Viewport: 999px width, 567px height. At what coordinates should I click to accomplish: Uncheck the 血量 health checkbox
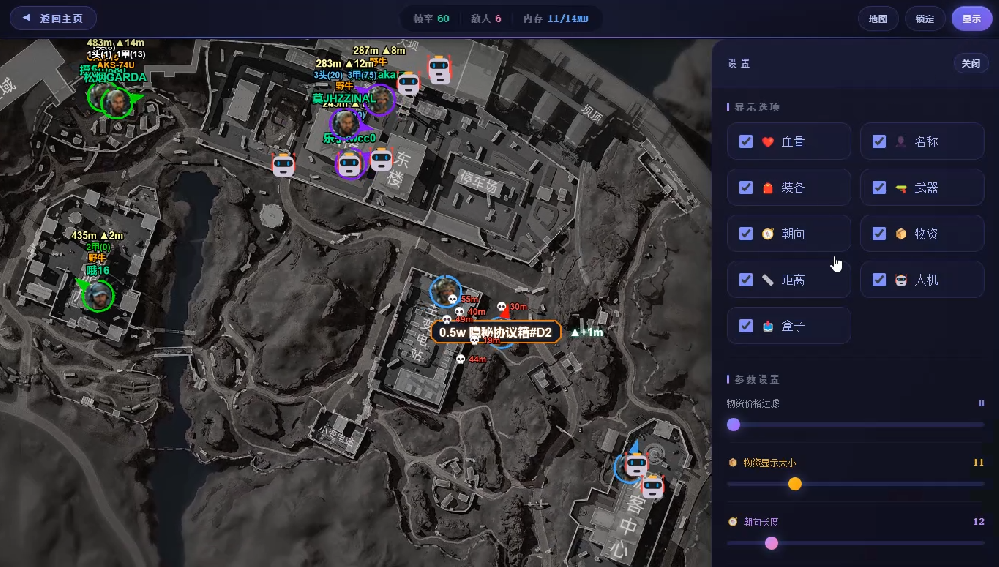[x=746, y=142]
